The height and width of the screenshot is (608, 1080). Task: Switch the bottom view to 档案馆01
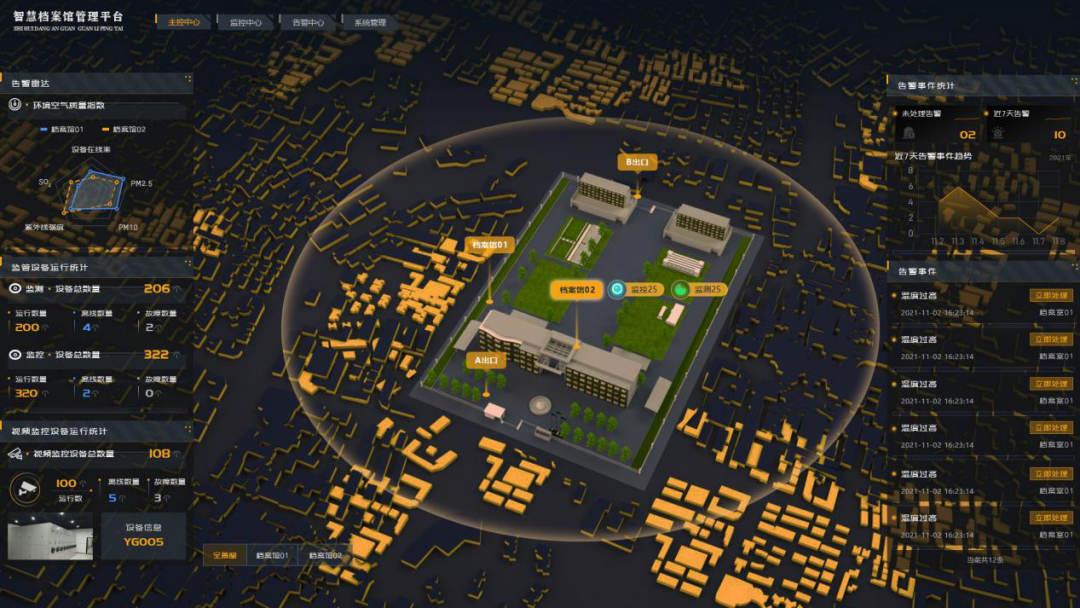tap(272, 555)
